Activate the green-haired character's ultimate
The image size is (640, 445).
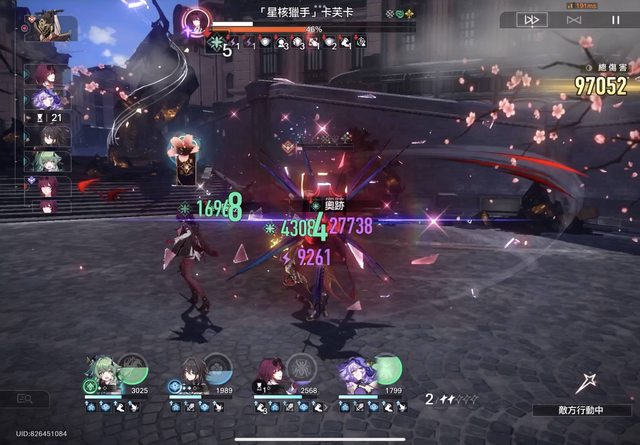click(x=132, y=367)
